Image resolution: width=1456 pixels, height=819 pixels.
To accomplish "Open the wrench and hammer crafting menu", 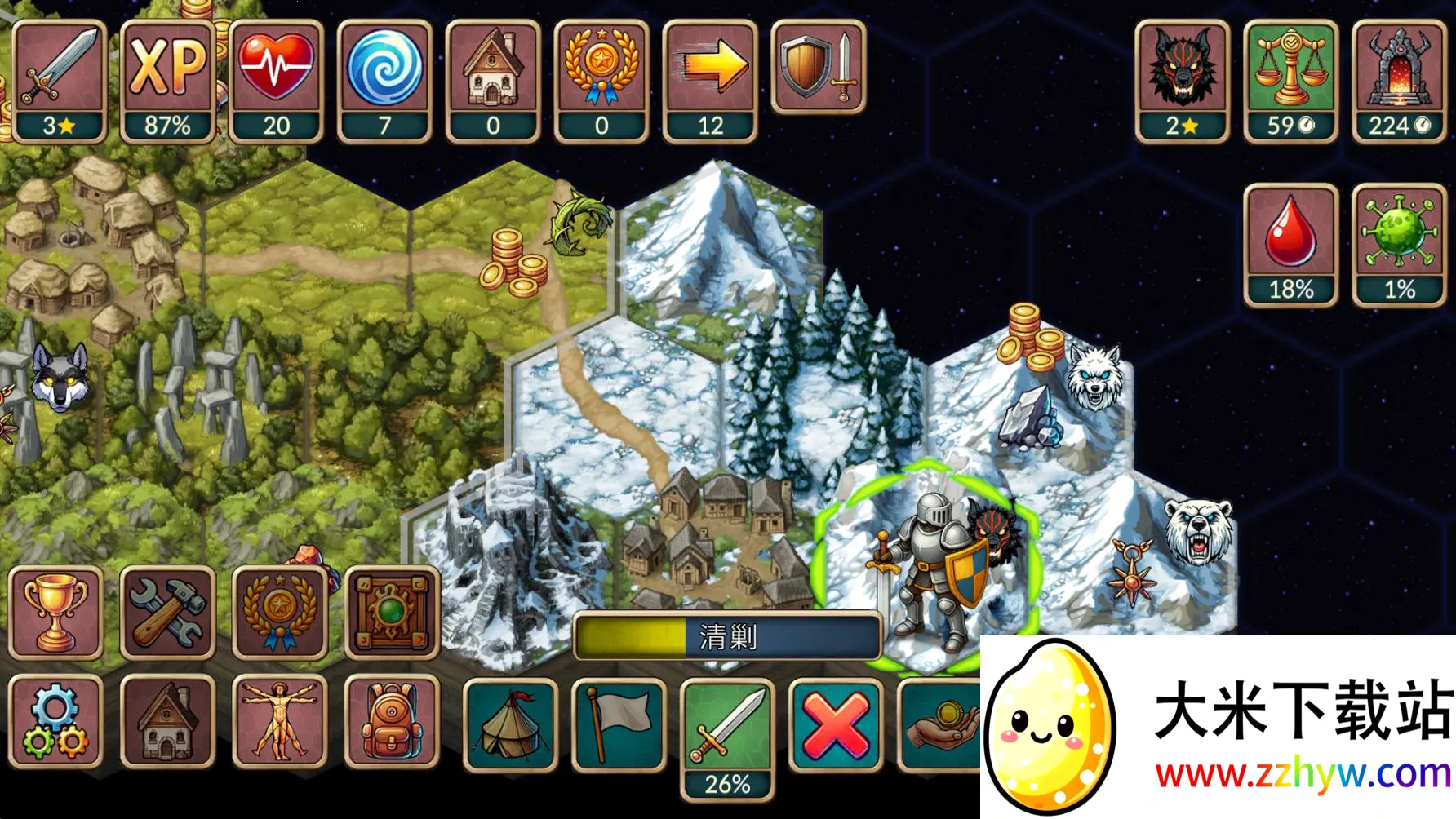I will 168,613.
